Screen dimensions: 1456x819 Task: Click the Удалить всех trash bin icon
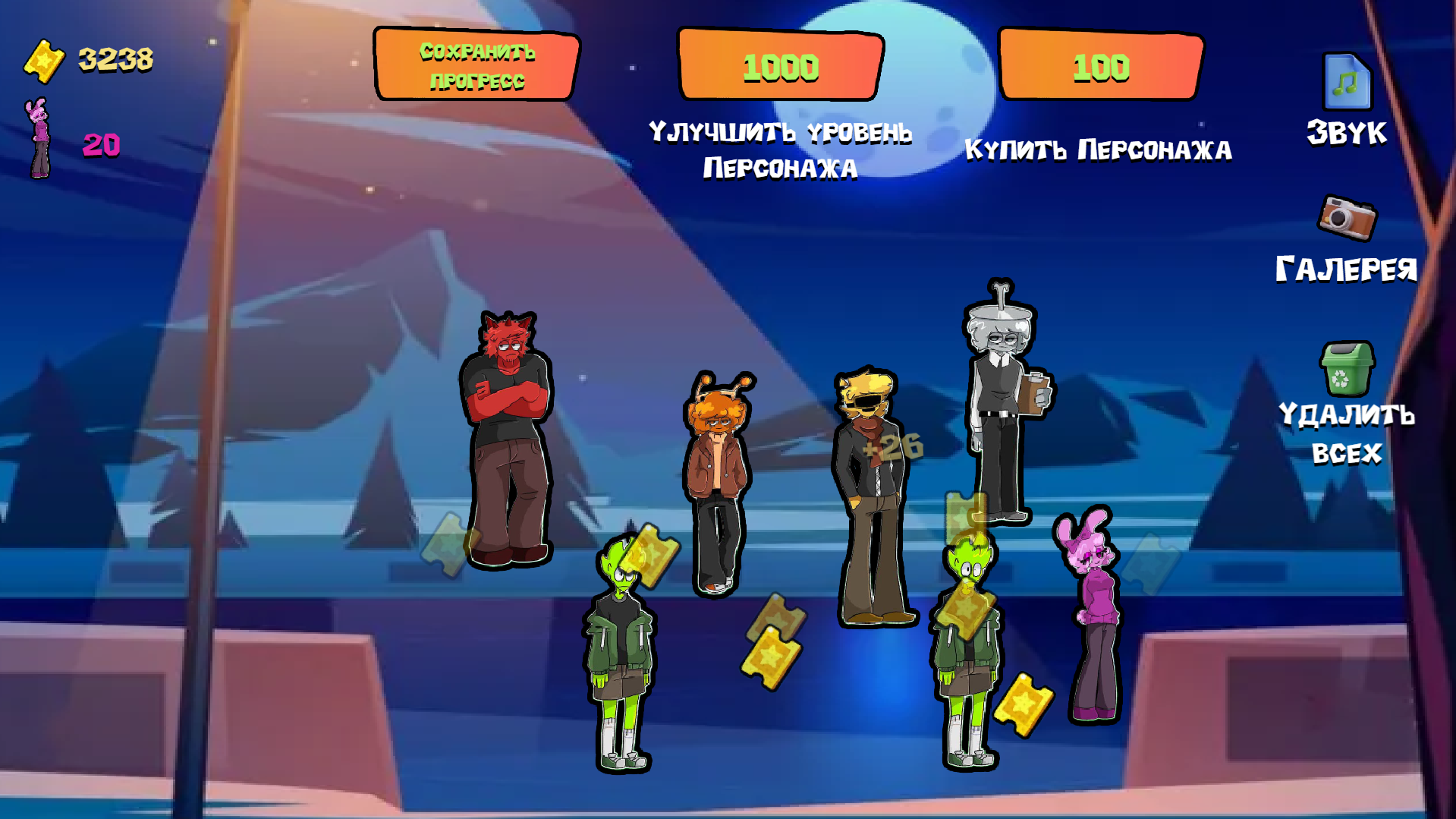pos(1349,367)
